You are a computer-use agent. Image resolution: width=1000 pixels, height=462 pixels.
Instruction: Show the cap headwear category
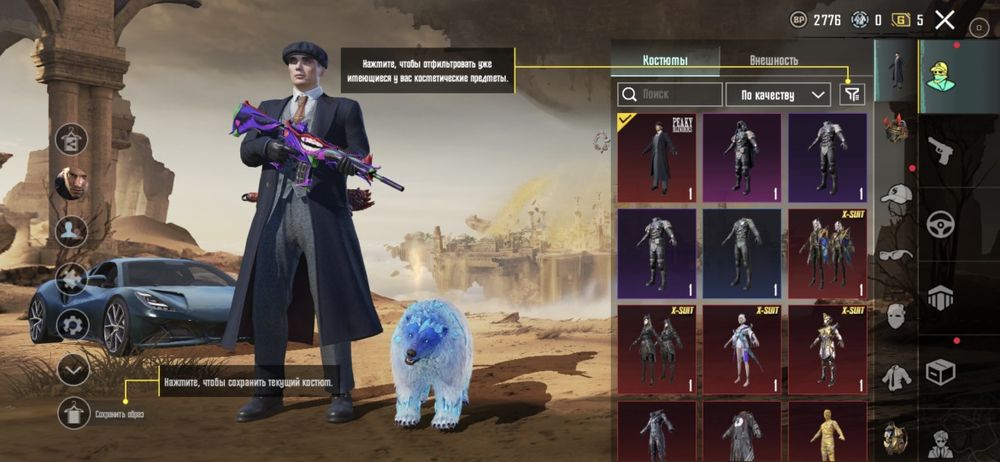click(896, 193)
